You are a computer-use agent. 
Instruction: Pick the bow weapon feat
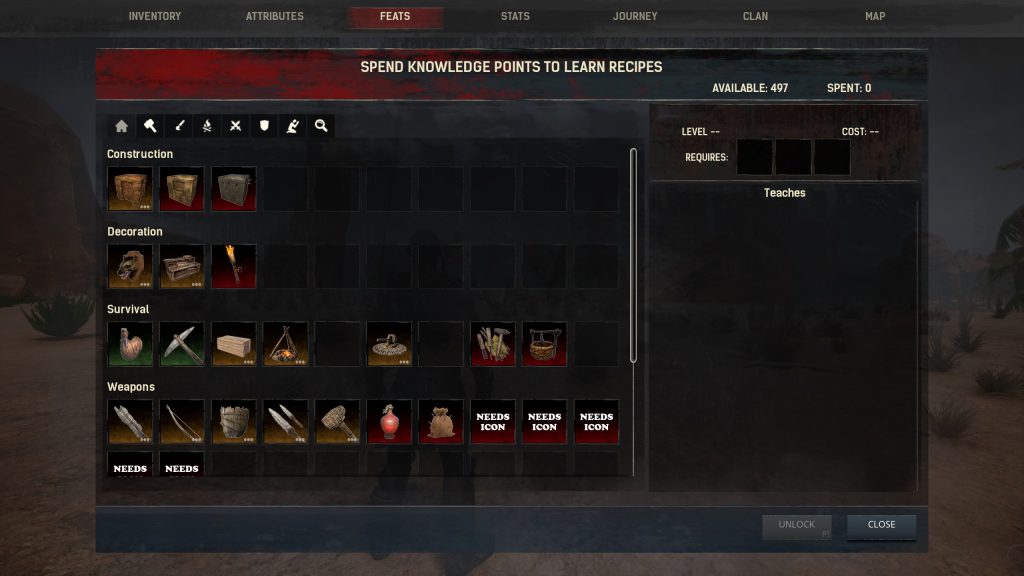click(182, 422)
